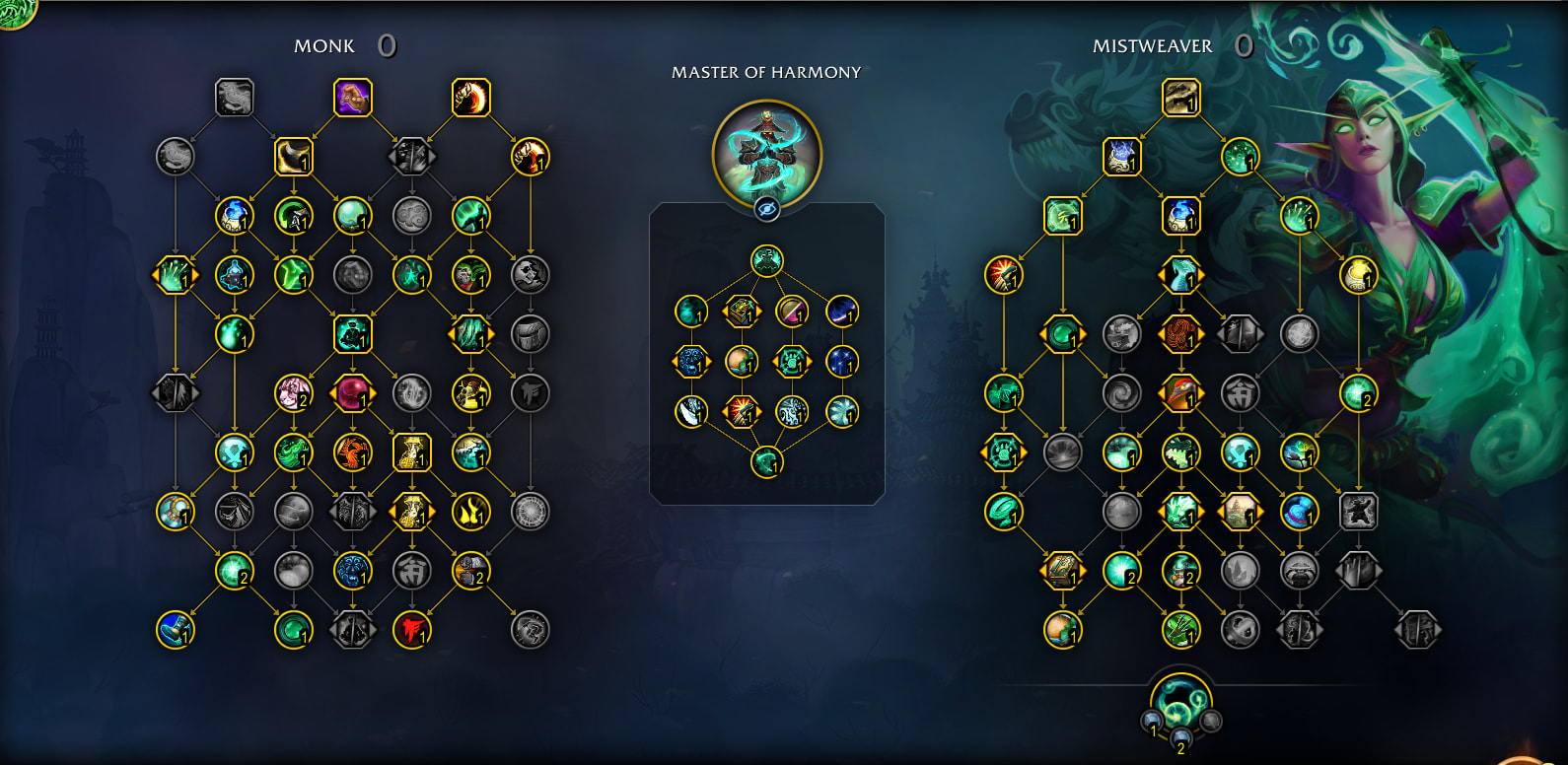This screenshot has height=765, width=1568.
Task: Pick the white feather hero talent node
Action: point(690,411)
